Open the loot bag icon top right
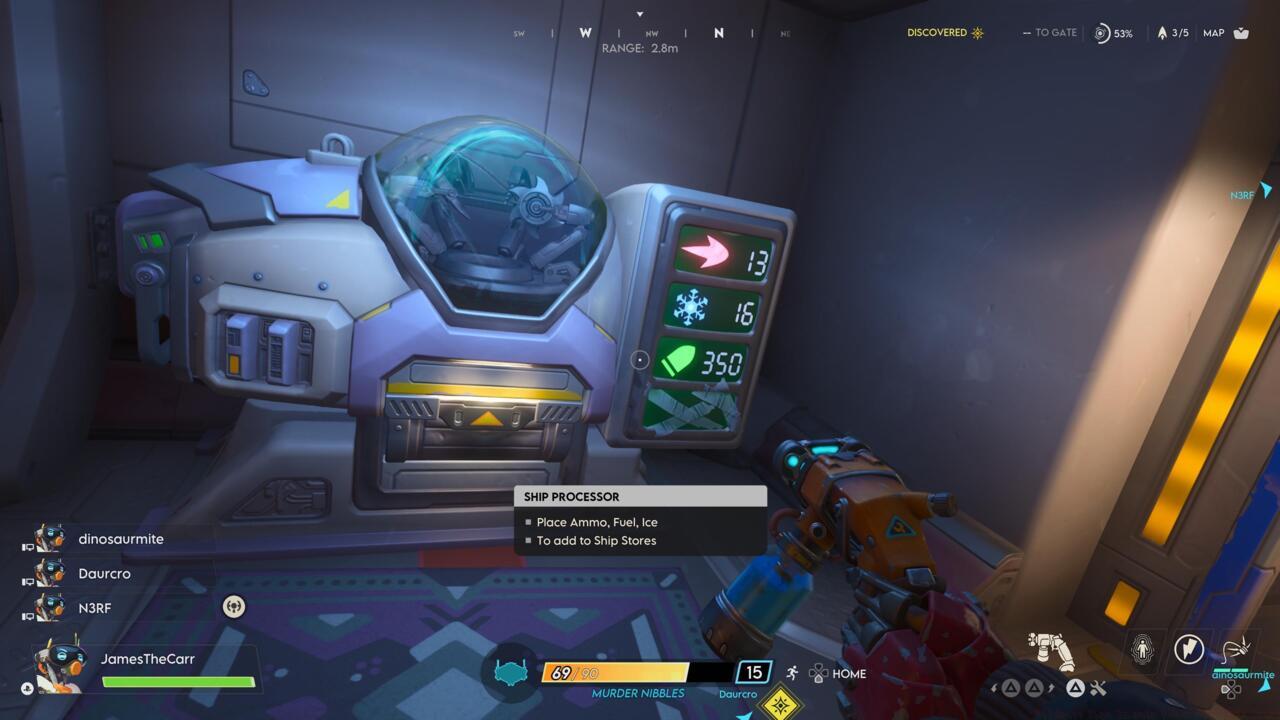The height and width of the screenshot is (720, 1280). pos(1241,33)
